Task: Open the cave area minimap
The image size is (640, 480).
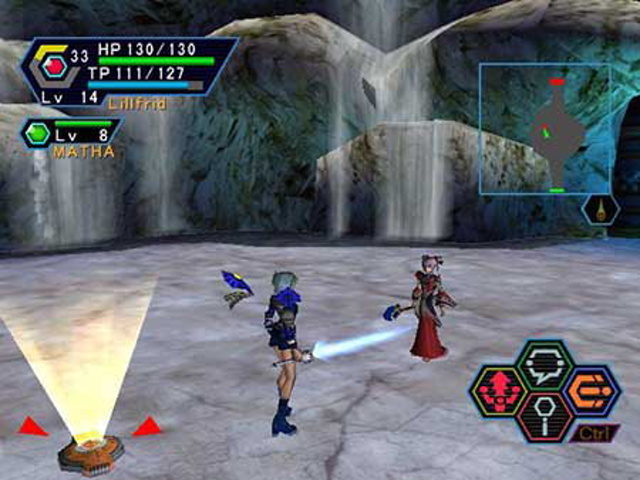Action: [x=544, y=129]
